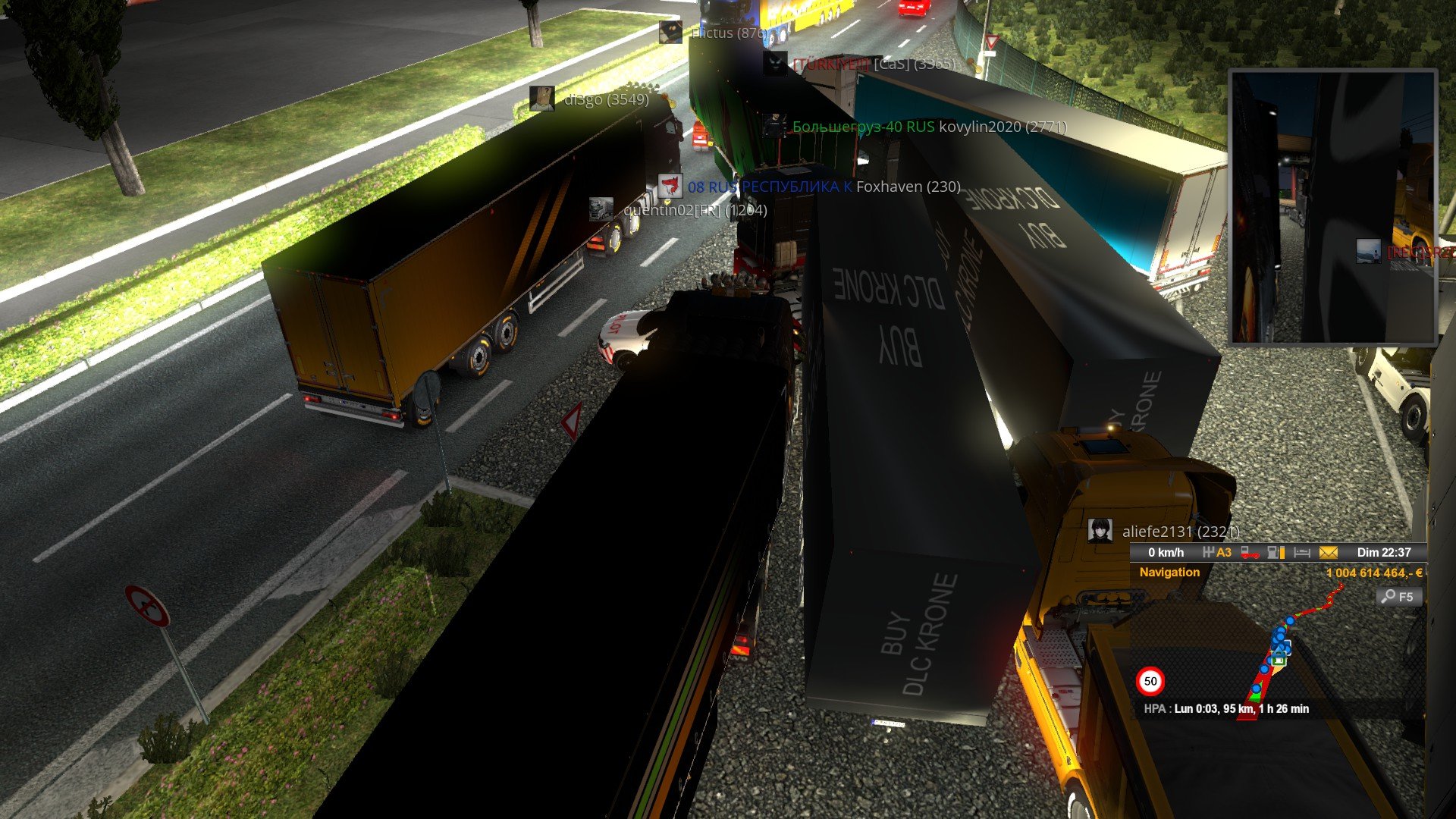The width and height of the screenshot is (1456, 819).
Task: Click the bed rest indicator icon
Action: click(1302, 553)
